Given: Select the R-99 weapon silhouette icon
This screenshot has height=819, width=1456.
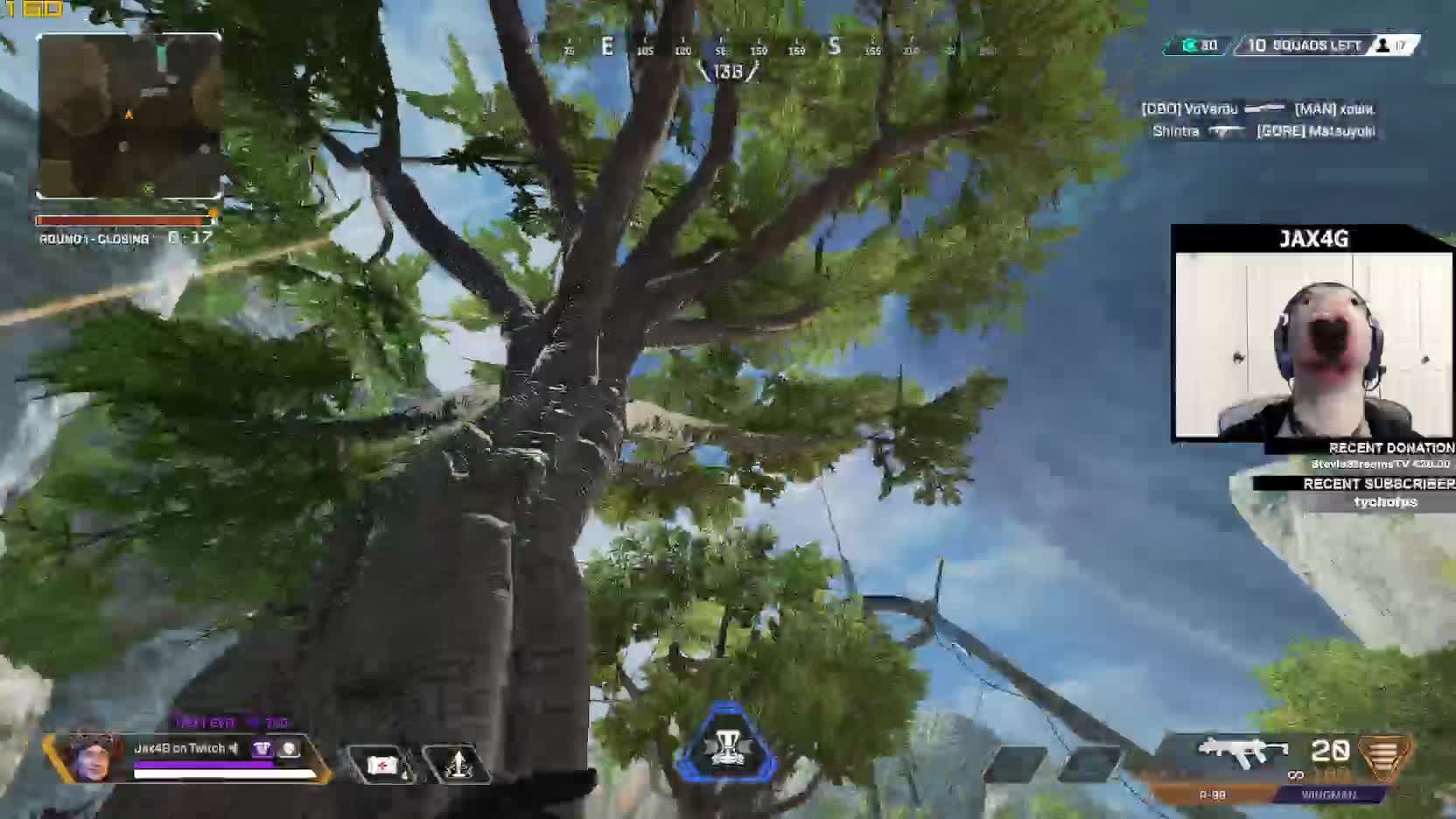Looking at the screenshot, I should pyautogui.click(x=1242, y=752).
